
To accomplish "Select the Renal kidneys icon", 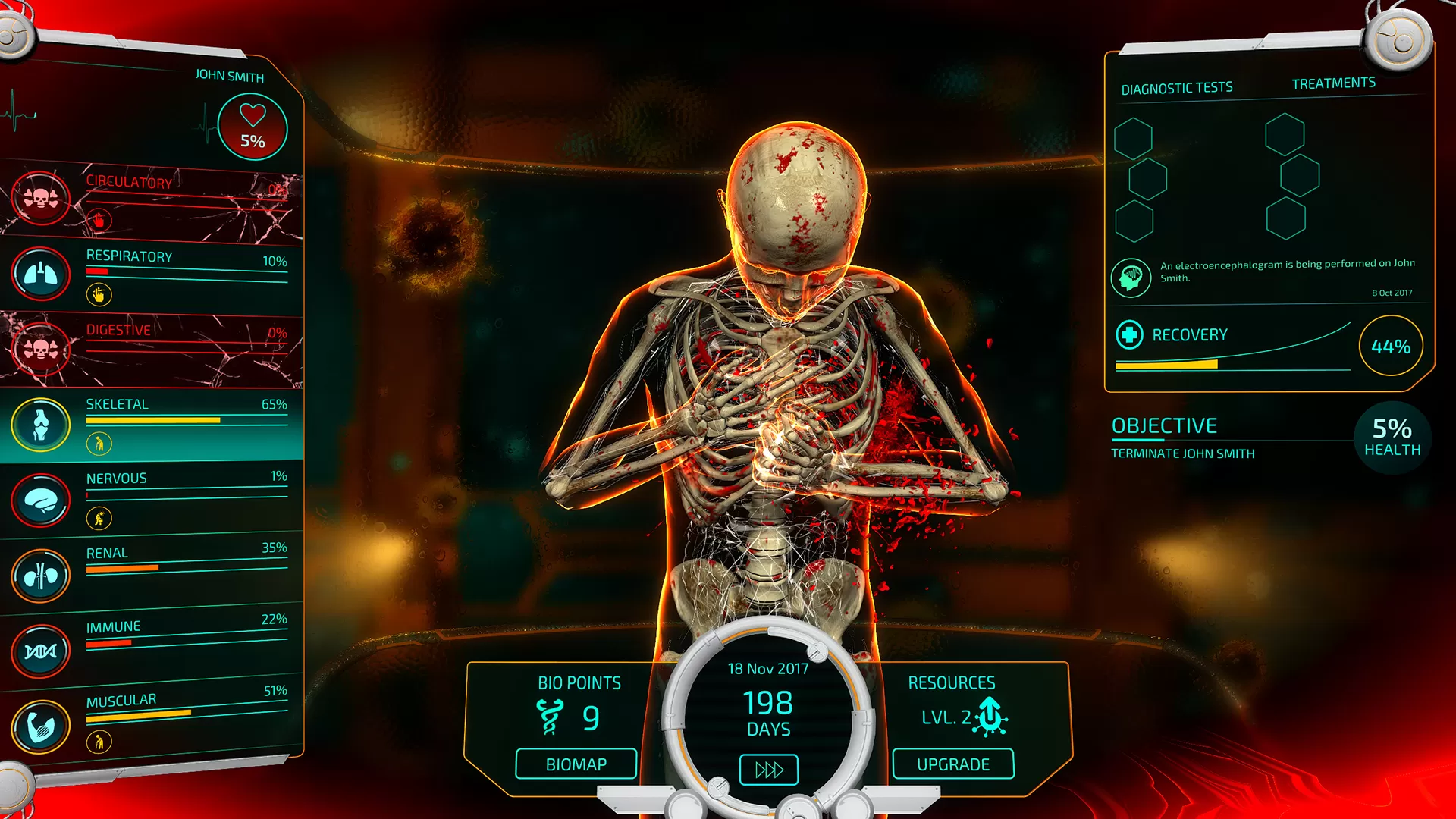I will tap(40, 574).
